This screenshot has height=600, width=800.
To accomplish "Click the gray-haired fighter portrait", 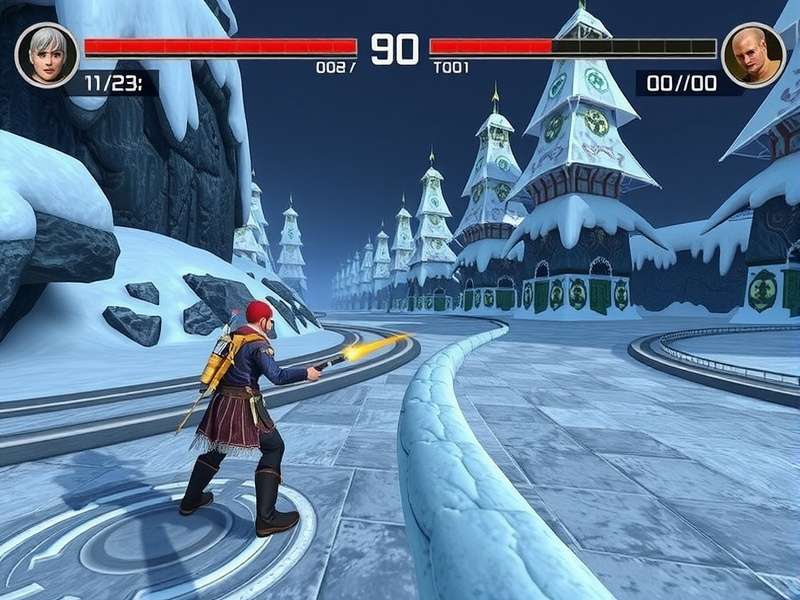I will (x=46, y=54).
